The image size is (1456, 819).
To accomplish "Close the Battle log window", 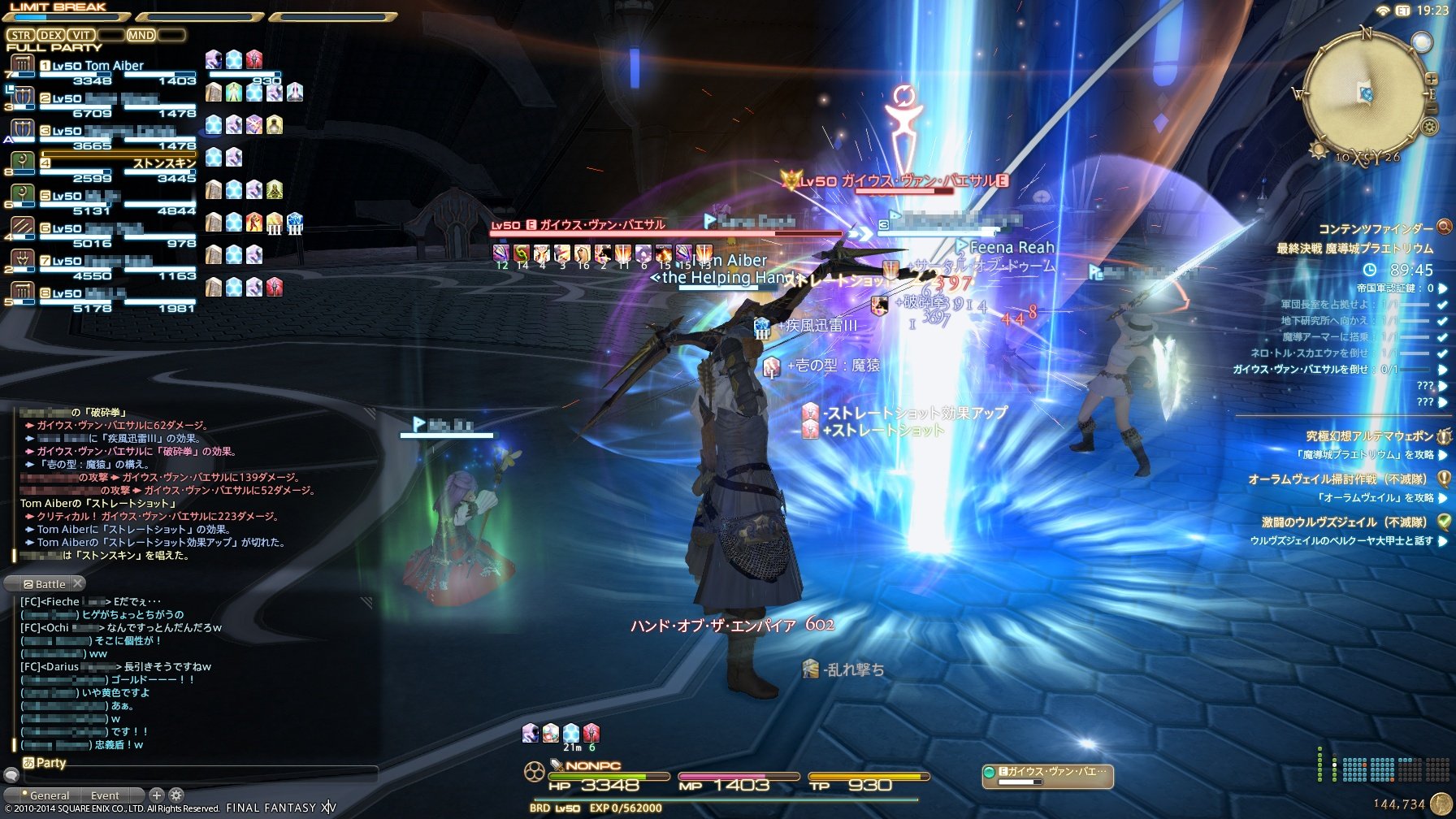I will [x=78, y=583].
